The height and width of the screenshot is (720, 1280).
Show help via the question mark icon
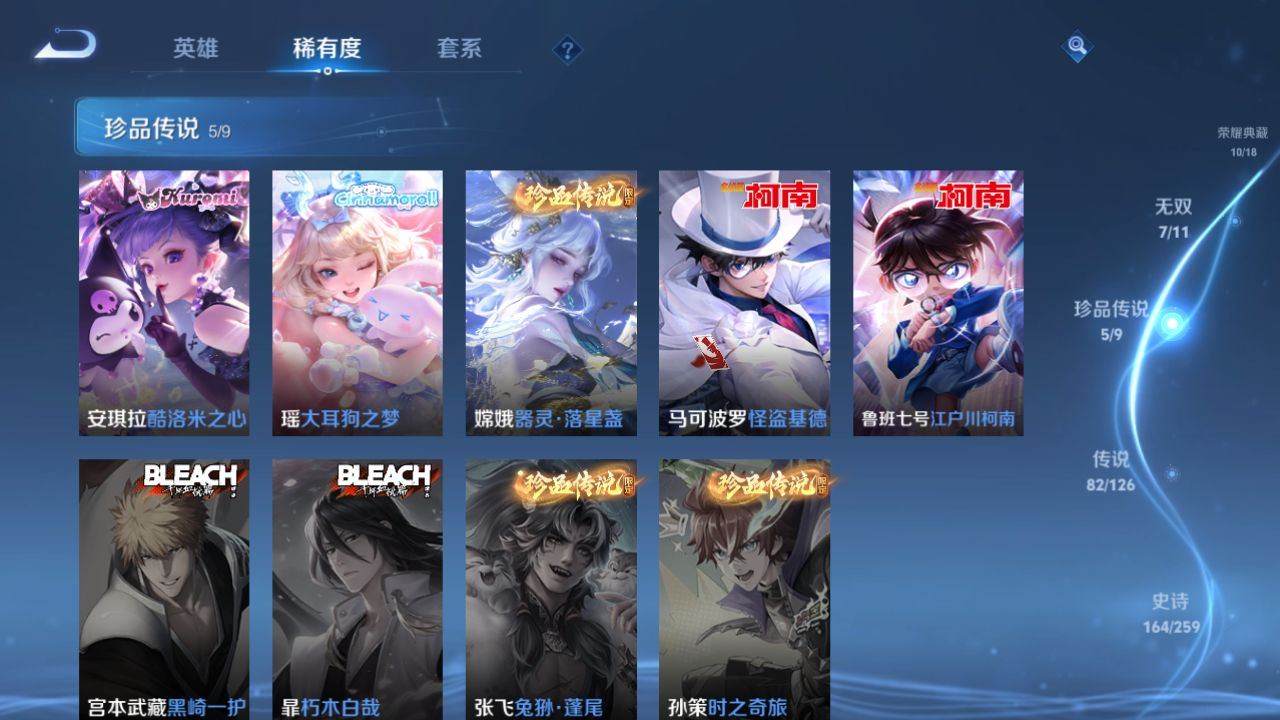[567, 50]
